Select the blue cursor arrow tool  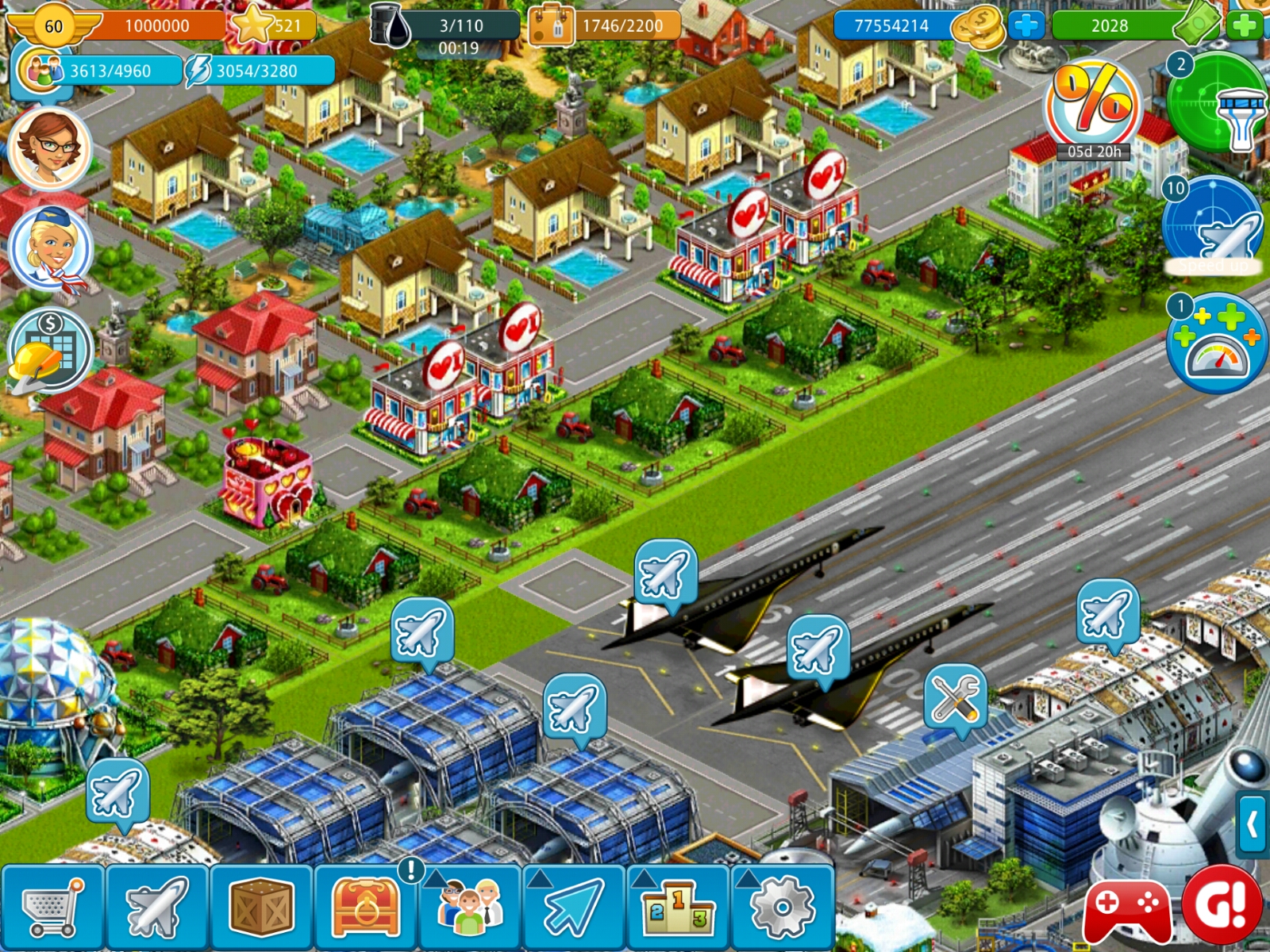click(574, 908)
